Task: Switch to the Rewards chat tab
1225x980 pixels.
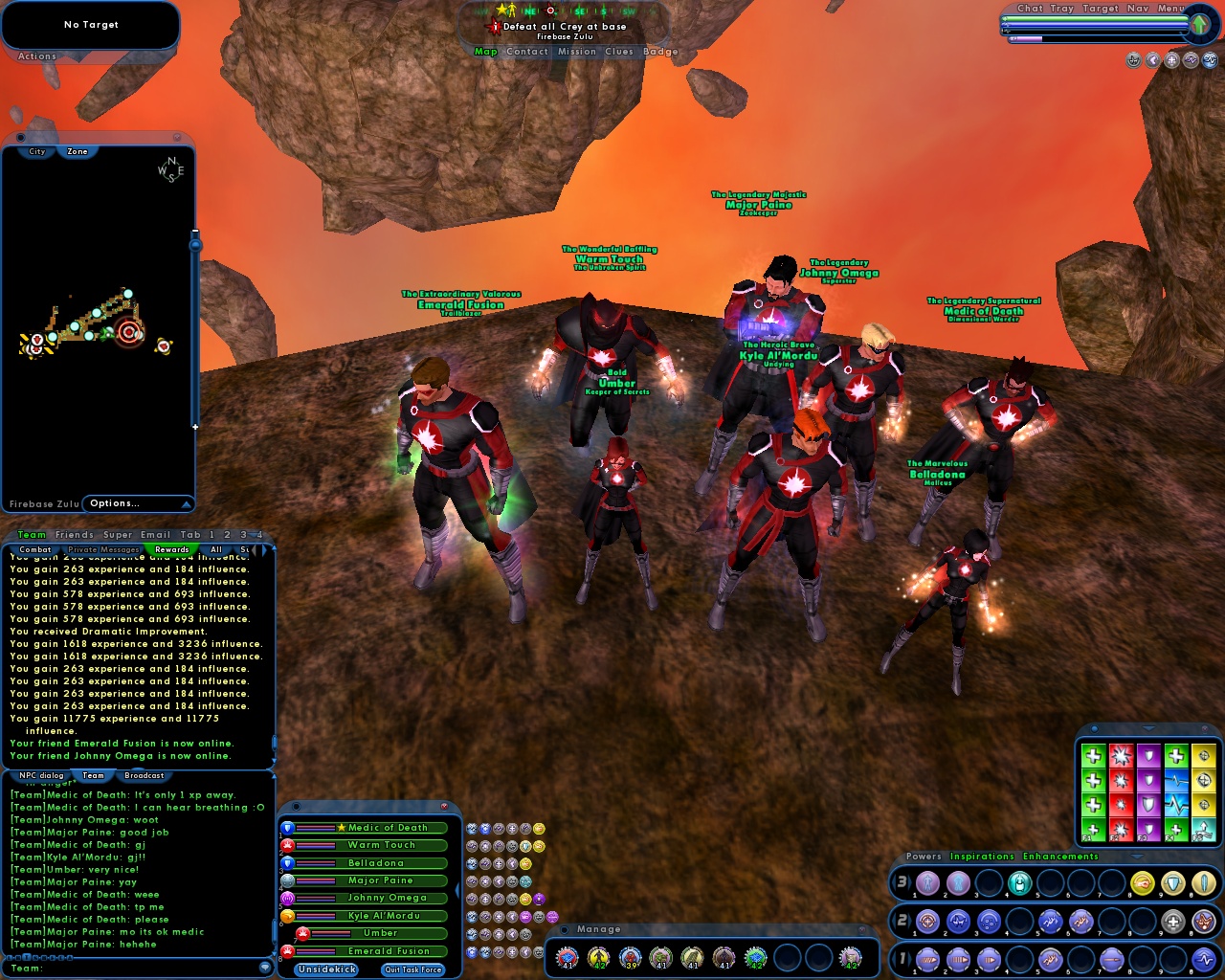Action: click(172, 549)
